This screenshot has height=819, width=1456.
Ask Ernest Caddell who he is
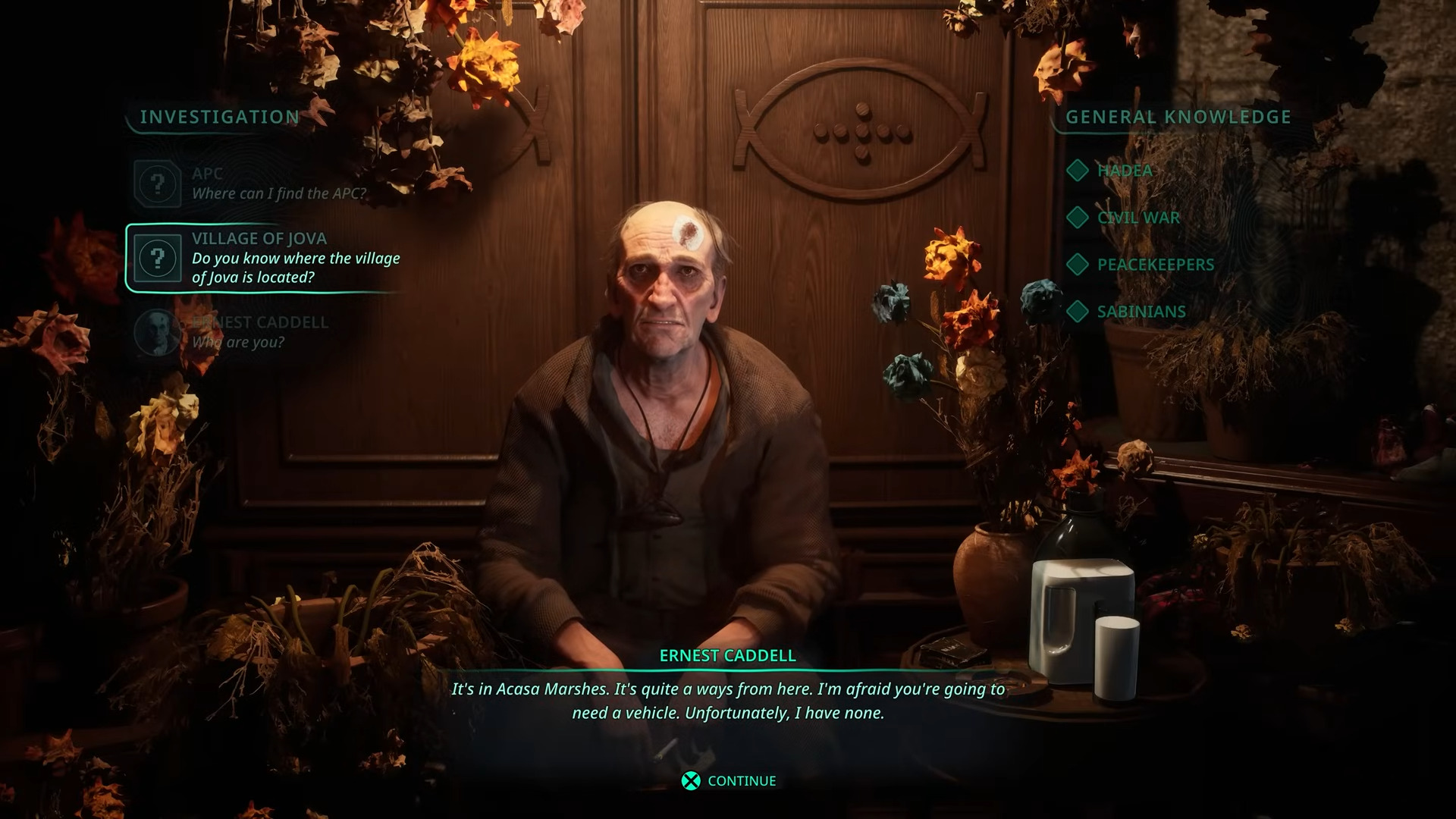click(x=258, y=332)
